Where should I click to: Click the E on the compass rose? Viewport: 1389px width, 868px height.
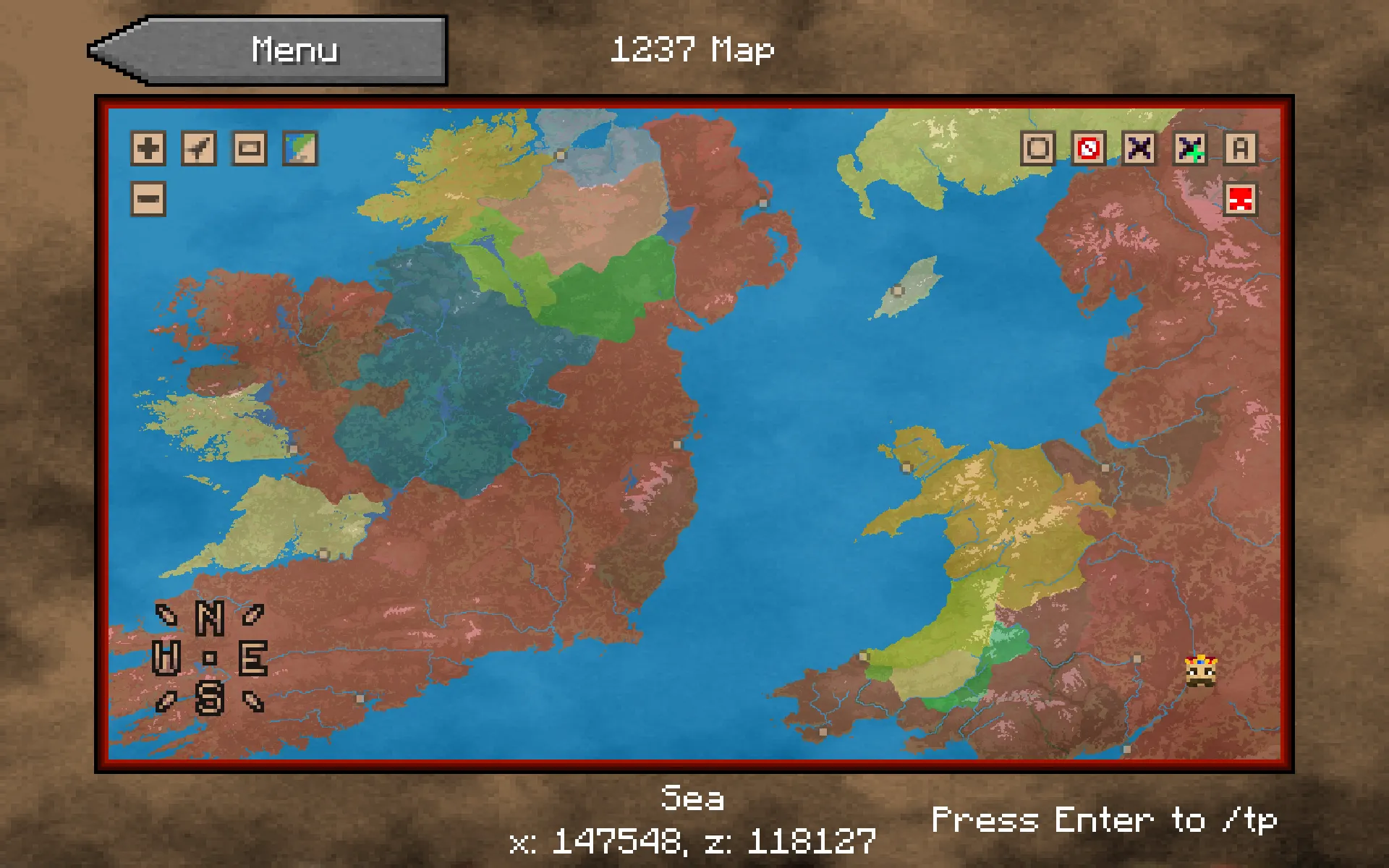(x=253, y=658)
